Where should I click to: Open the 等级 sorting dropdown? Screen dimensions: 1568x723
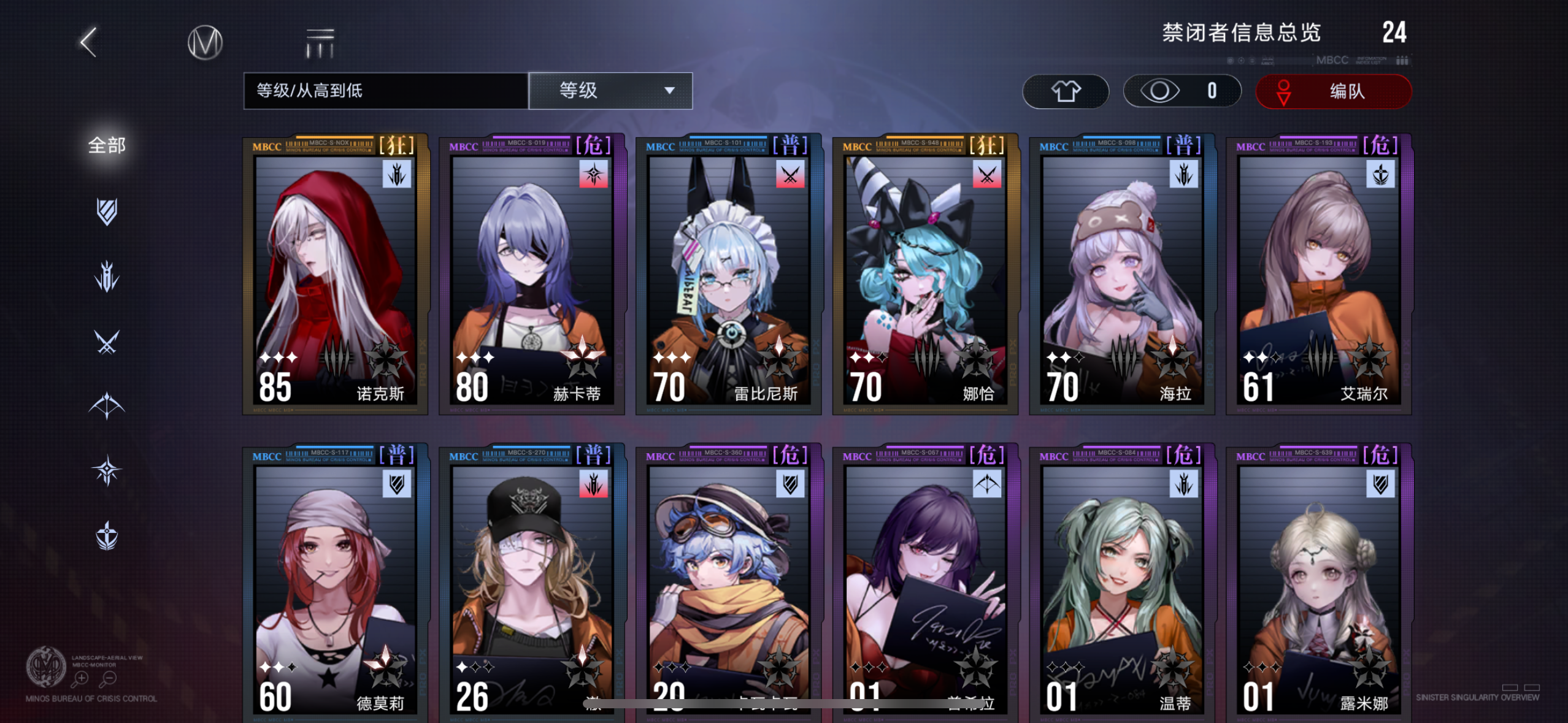click(610, 91)
